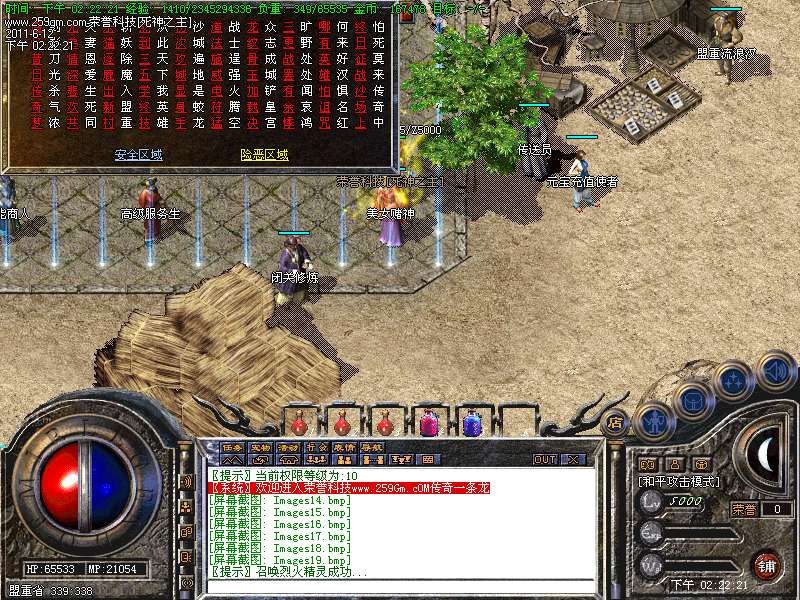Open the backpack inventory button

click(692, 400)
